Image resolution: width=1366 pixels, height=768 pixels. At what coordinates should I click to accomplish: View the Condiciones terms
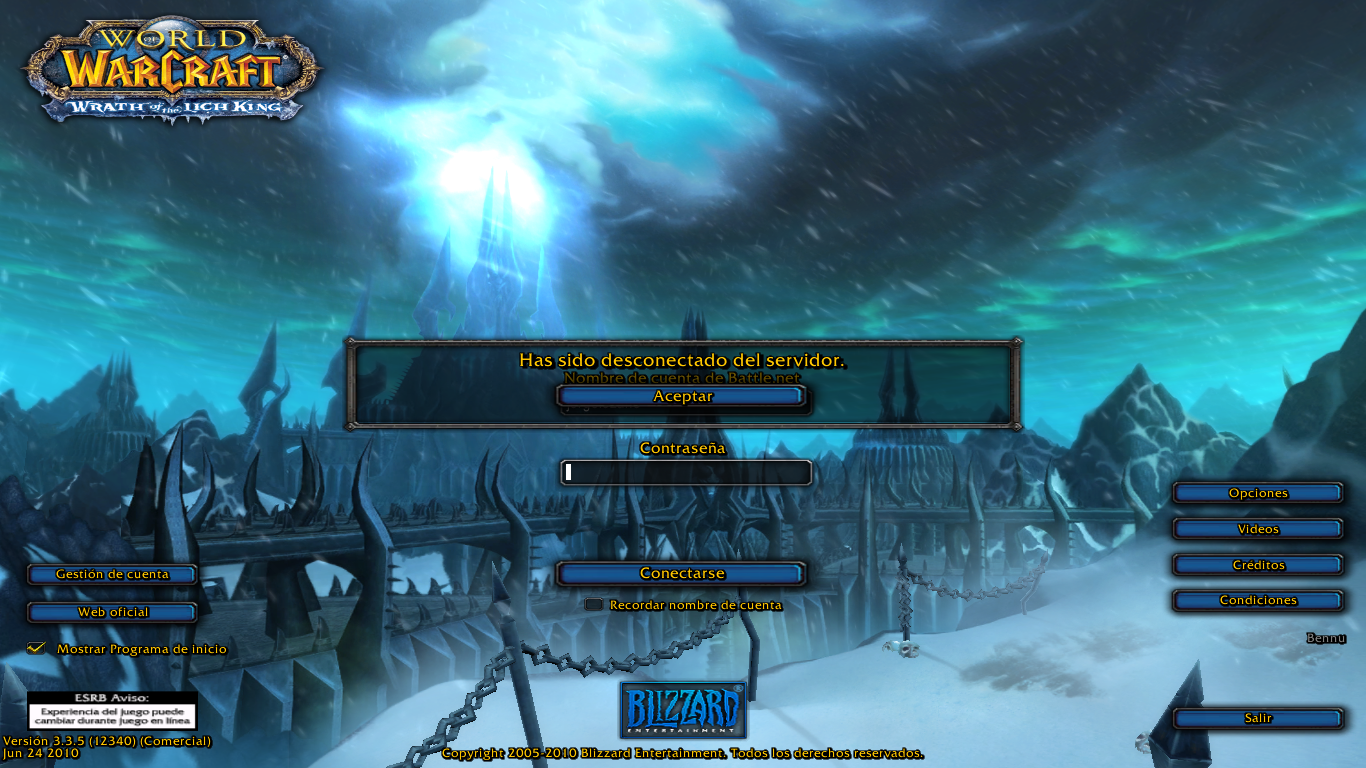pos(1258,601)
